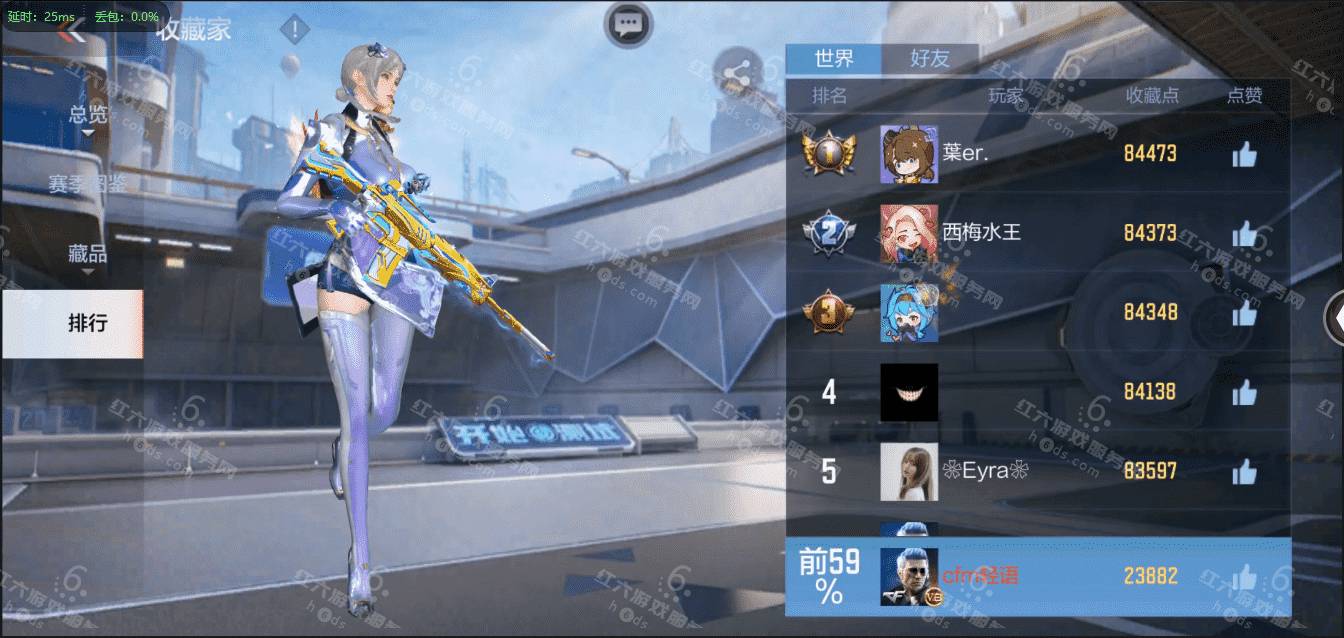
Task: Like the rank 3 player
Action: 1244,313
